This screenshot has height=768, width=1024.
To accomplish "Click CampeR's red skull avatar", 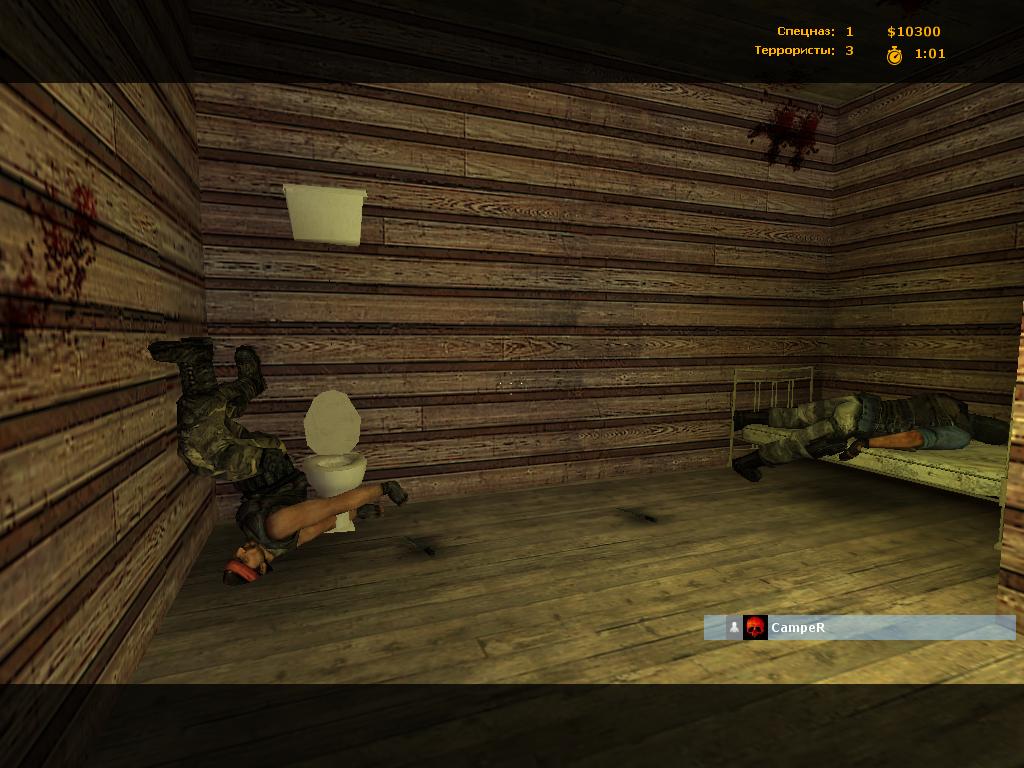I will pos(756,628).
